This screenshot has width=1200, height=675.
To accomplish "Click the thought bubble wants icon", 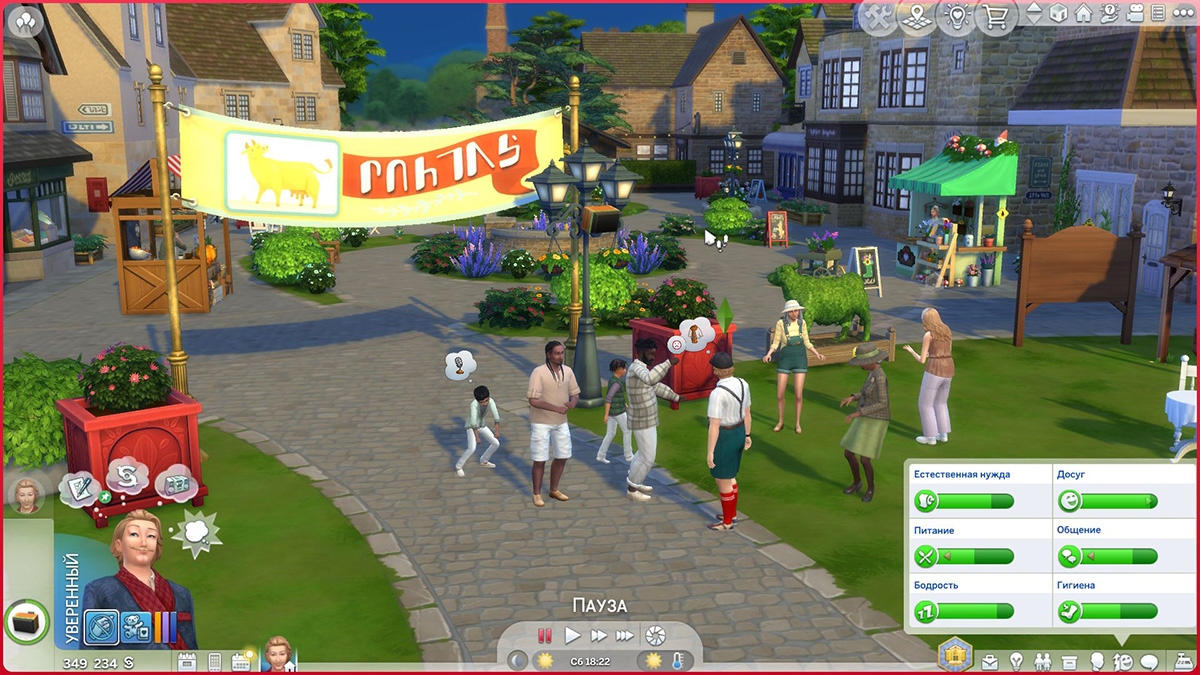I will point(196,531).
